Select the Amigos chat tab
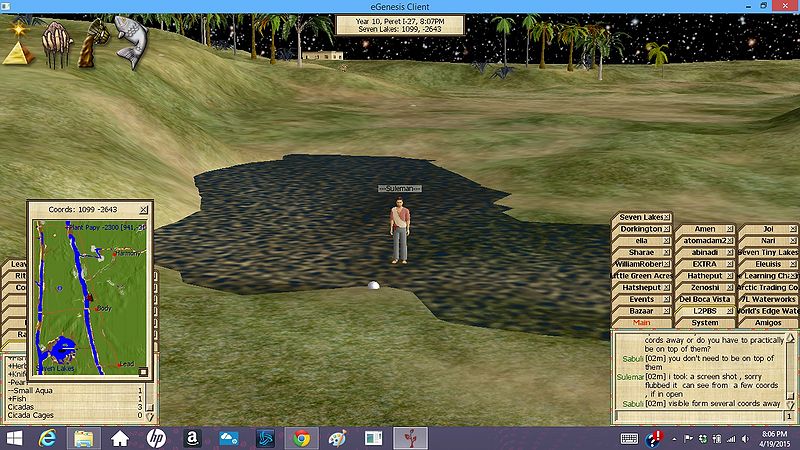This screenshot has height=450, width=800. click(767, 323)
